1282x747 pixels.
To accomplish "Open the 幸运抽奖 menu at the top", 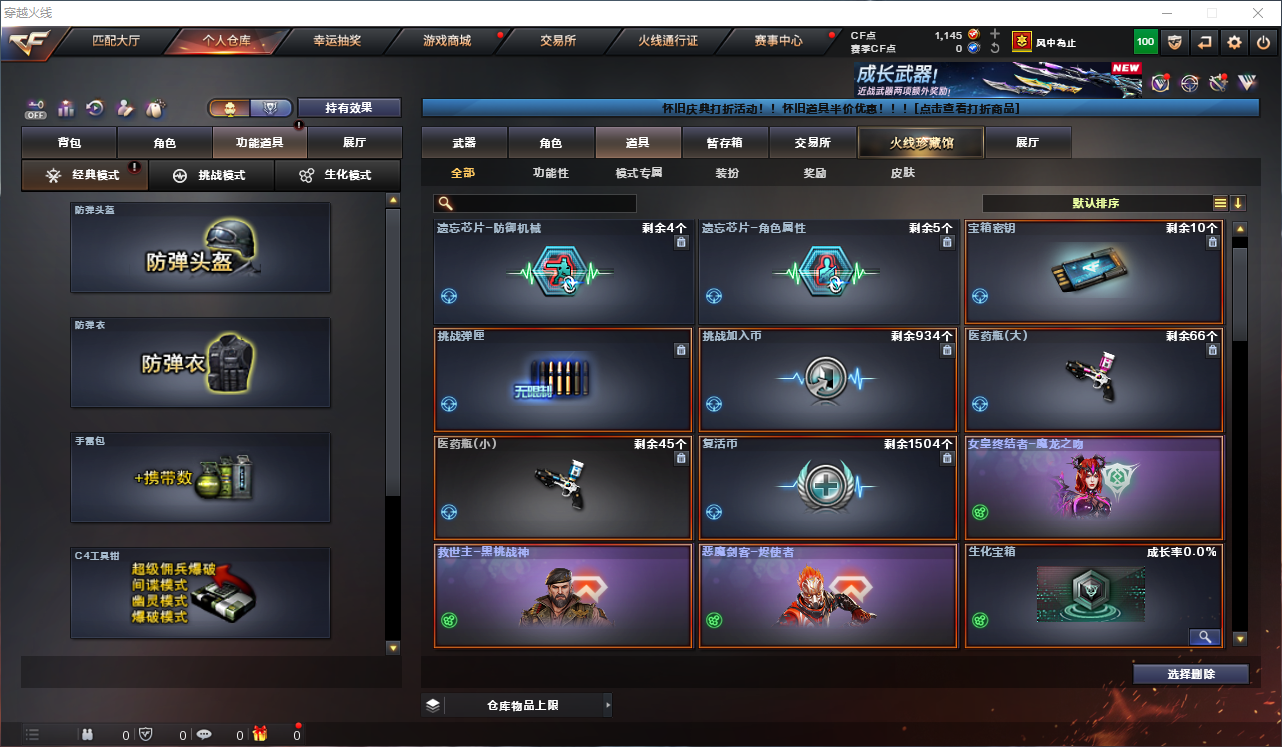I will 335,42.
